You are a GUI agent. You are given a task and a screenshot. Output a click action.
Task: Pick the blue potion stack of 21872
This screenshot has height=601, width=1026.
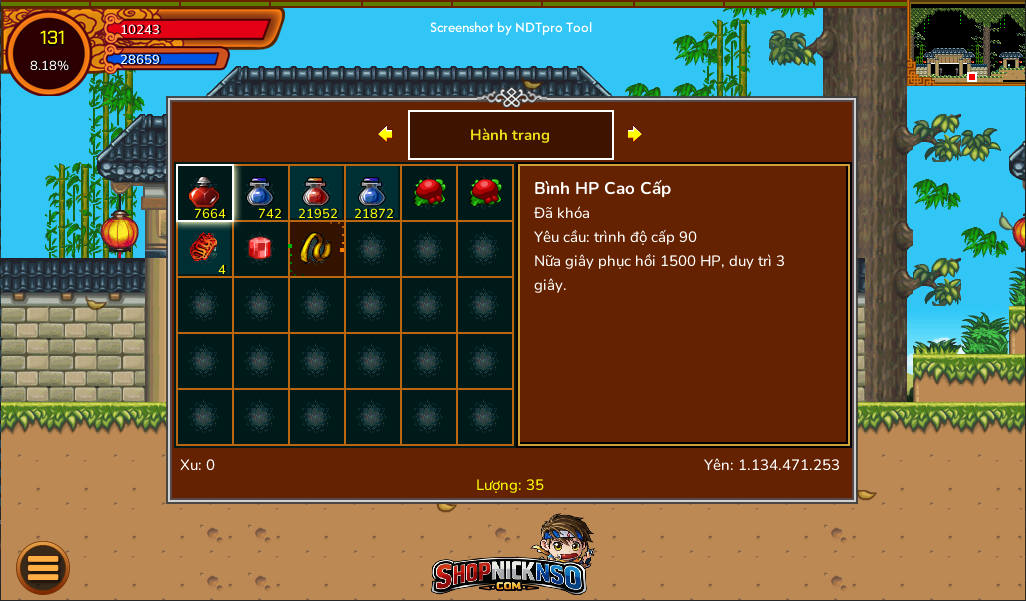[373, 193]
